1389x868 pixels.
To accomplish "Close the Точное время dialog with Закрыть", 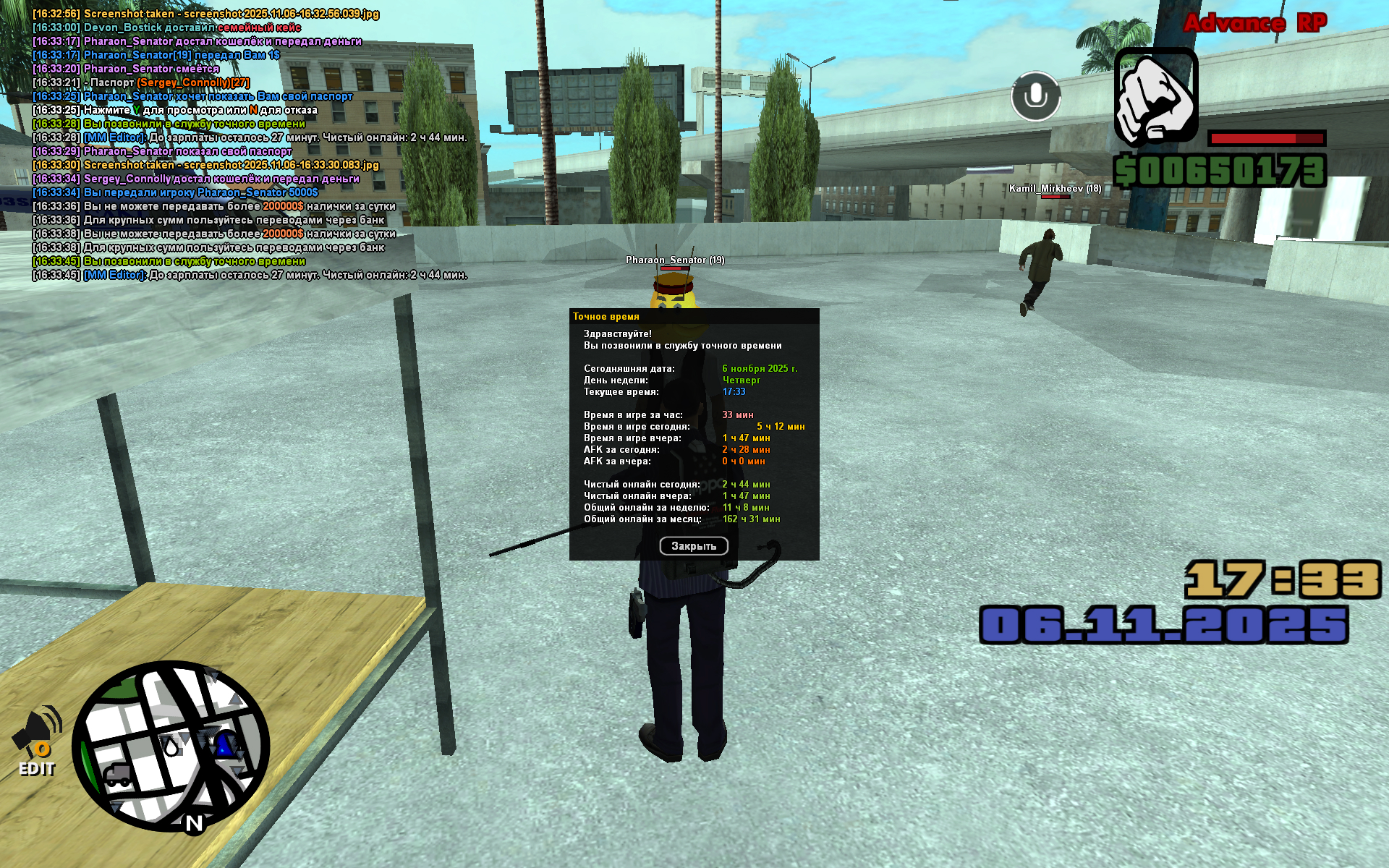I will pyautogui.click(x=693, y=546).
